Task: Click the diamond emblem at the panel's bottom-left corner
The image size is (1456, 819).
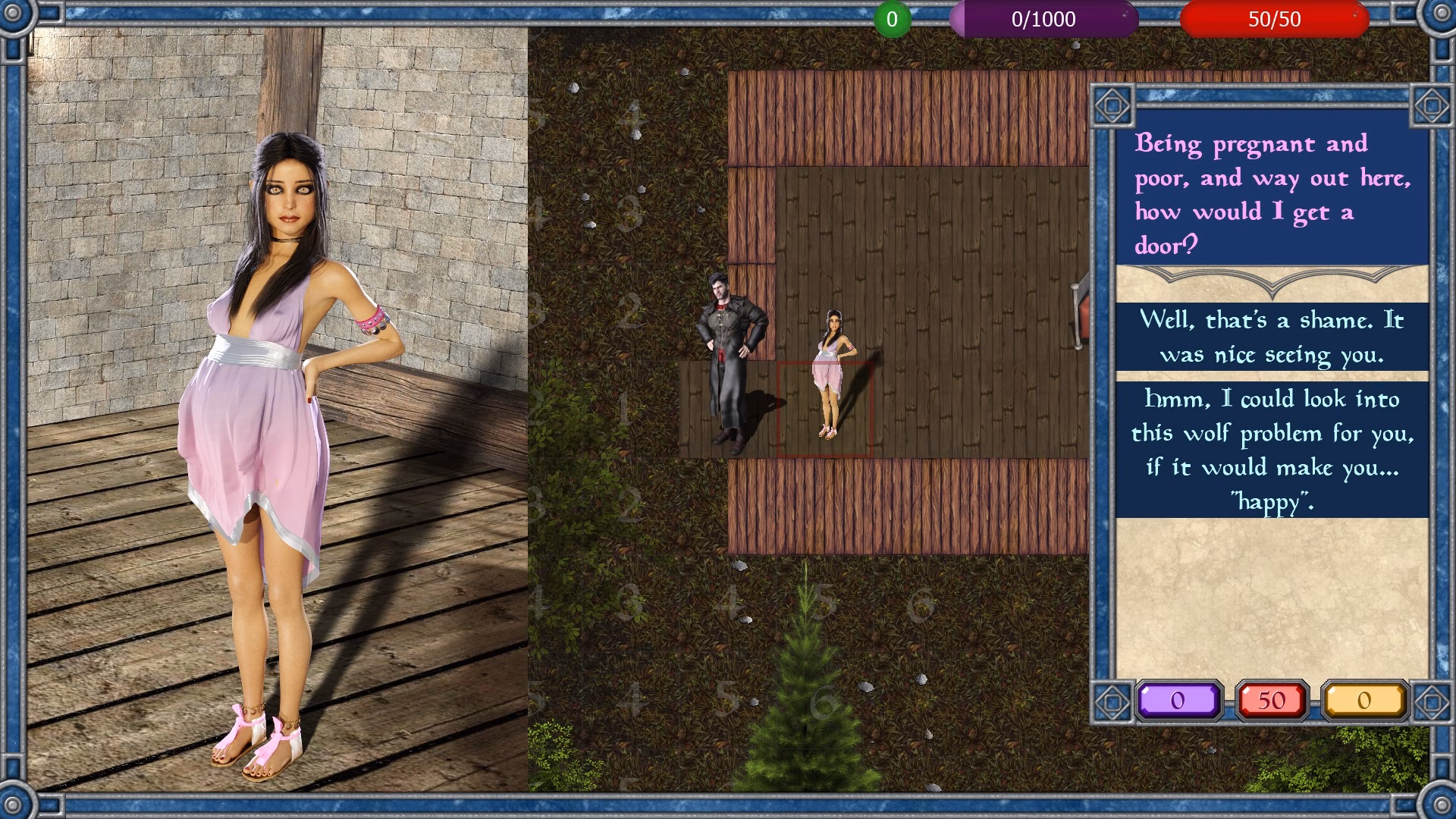Action: pos(1113,701)
